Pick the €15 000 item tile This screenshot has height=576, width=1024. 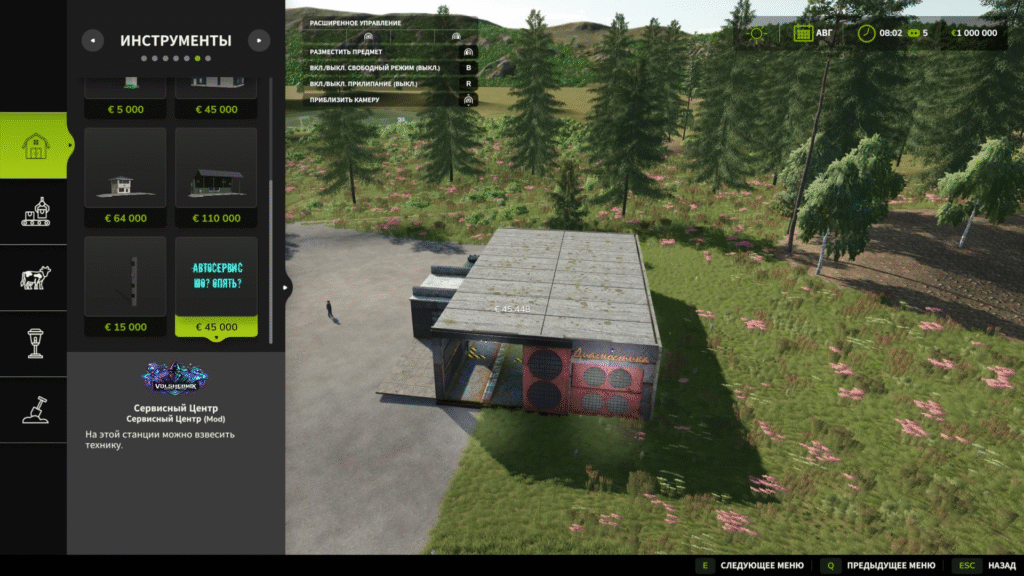pyautogui.click(x=125, y=286)
